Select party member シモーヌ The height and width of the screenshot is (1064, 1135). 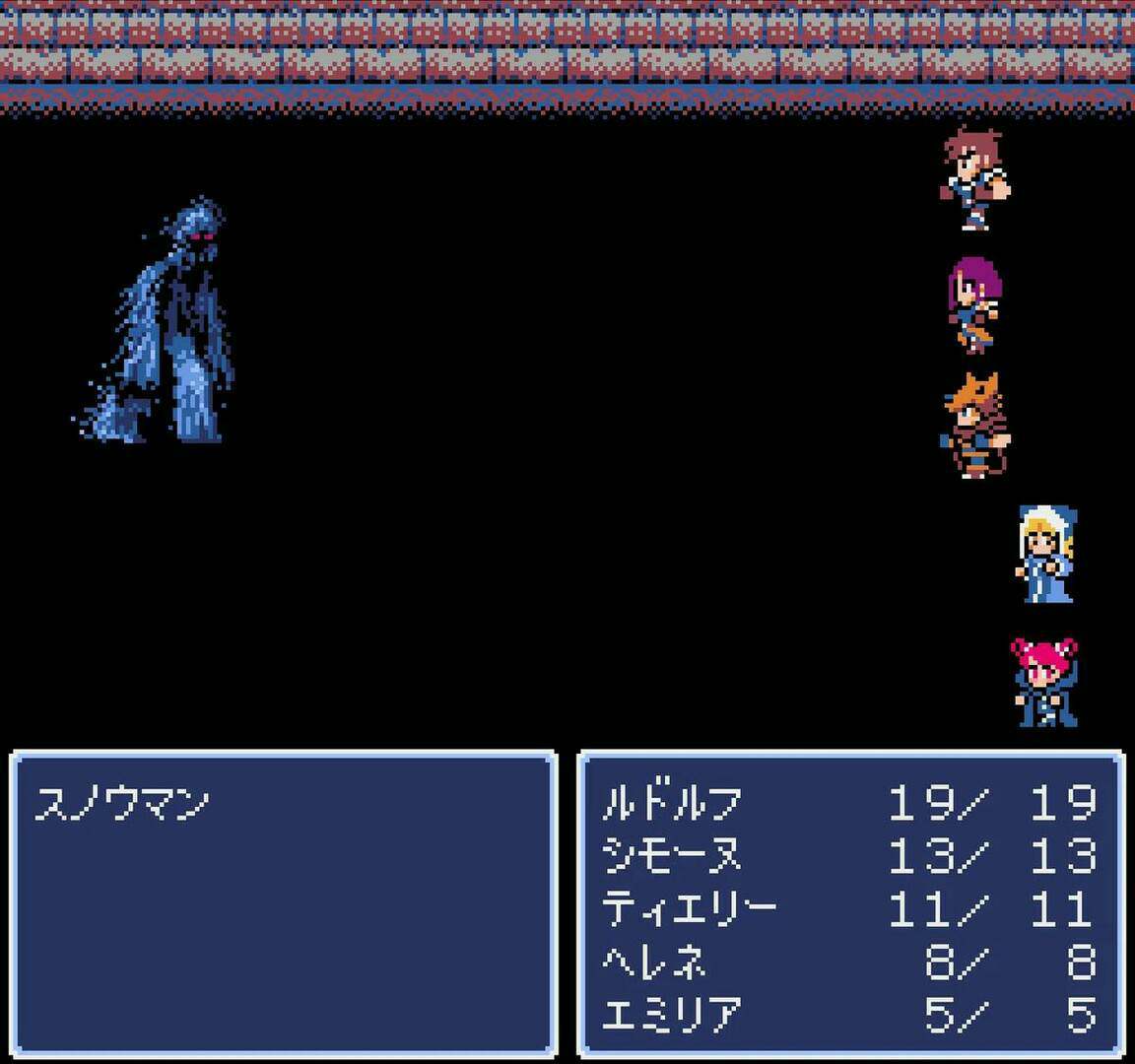671,856
